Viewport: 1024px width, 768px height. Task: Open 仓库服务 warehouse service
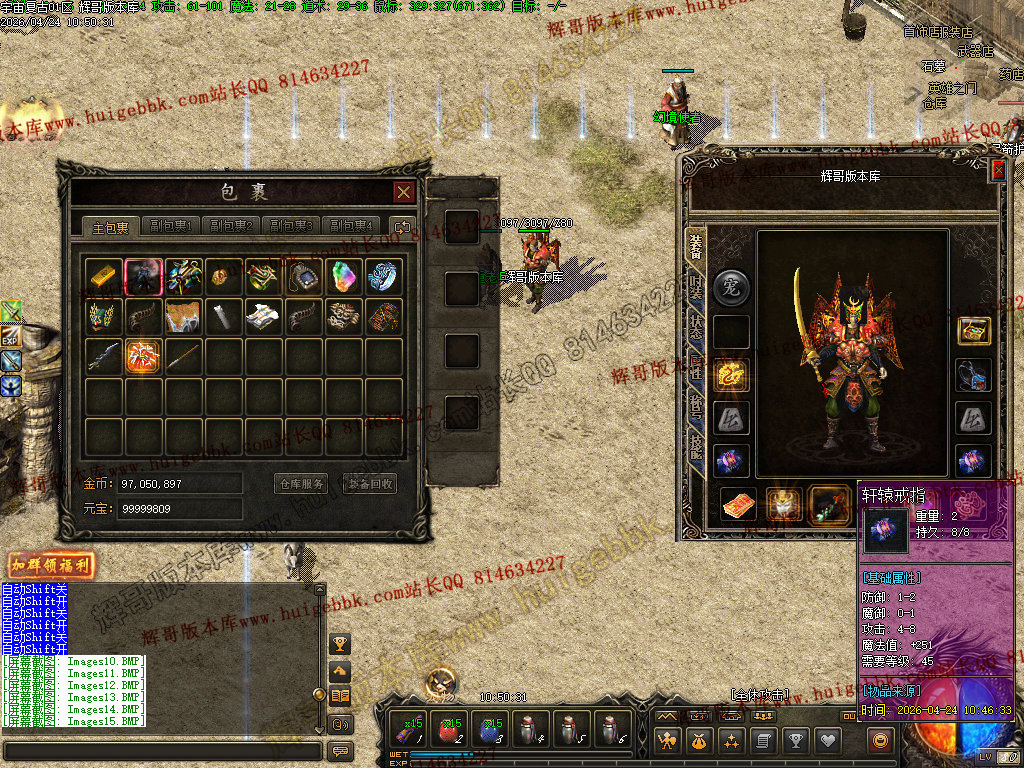click(301, 484)
